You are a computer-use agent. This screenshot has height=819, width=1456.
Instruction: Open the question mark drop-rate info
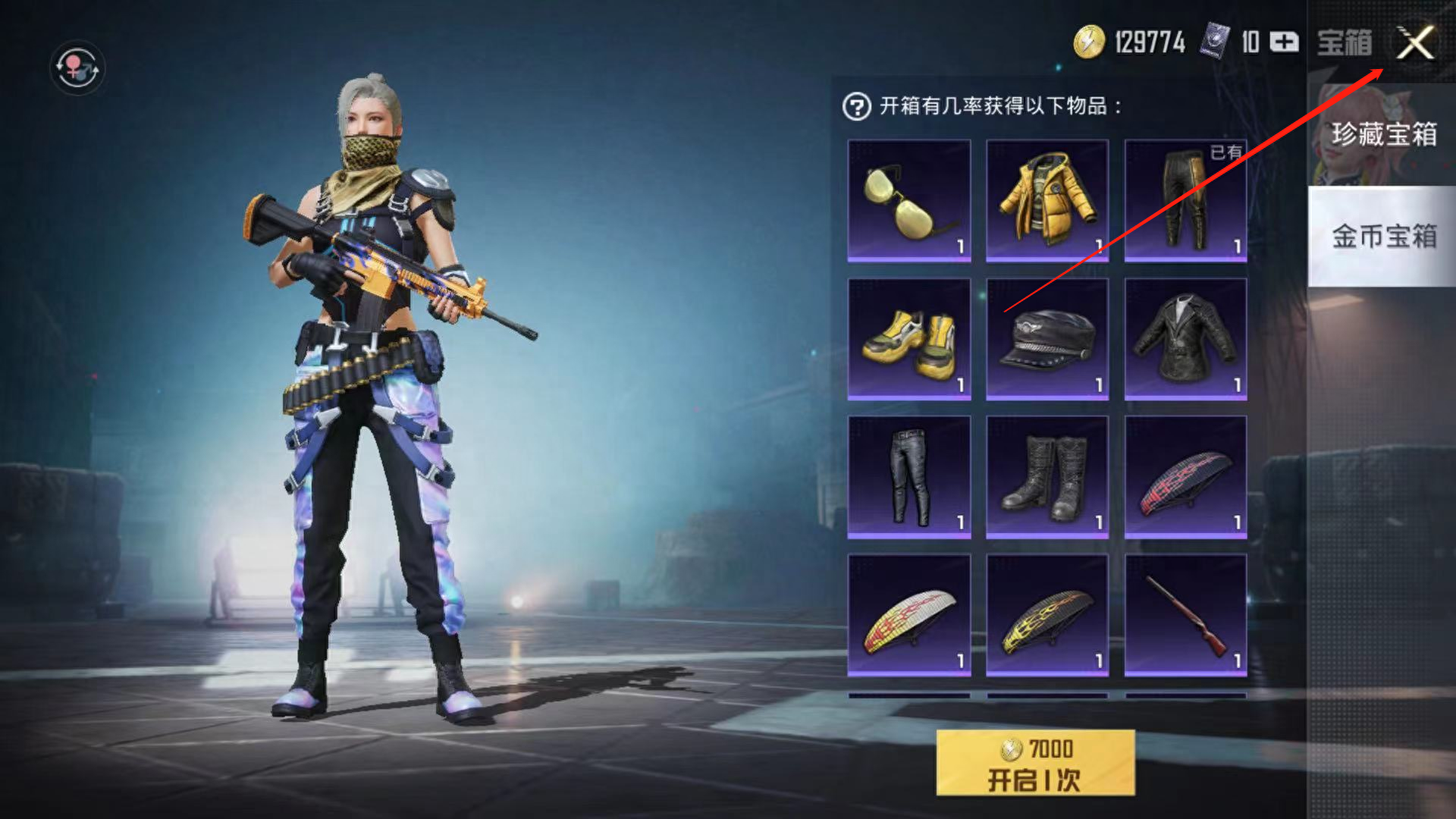(856, 107)
